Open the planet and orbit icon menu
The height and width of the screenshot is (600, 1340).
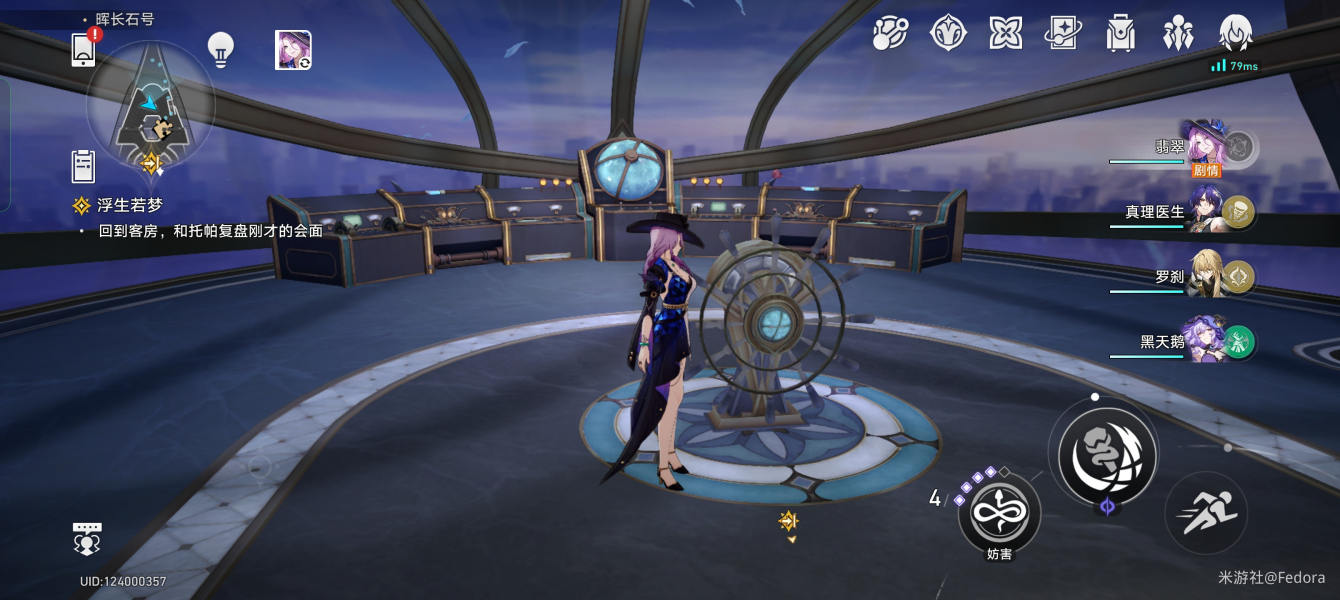point(889,33)
